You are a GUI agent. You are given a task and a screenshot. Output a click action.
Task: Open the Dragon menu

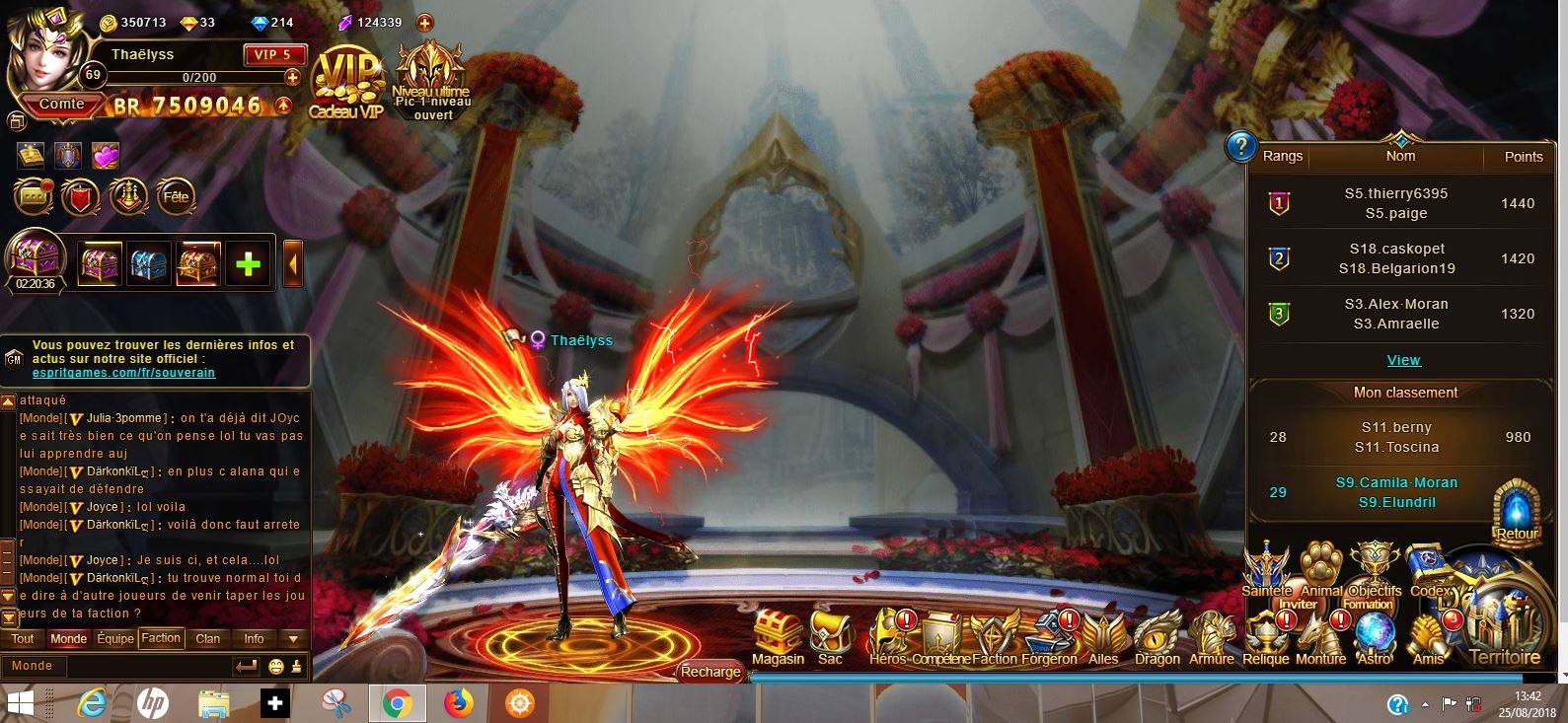pos(1157,636)
